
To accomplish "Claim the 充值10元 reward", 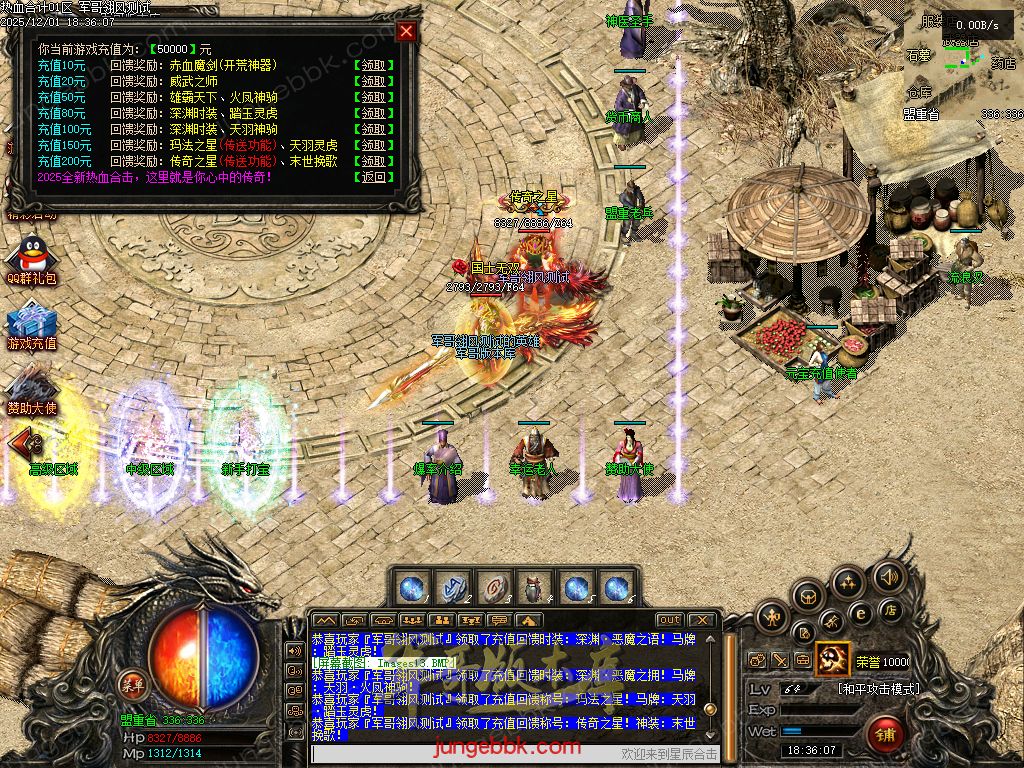I will click(x=373, y=65).
